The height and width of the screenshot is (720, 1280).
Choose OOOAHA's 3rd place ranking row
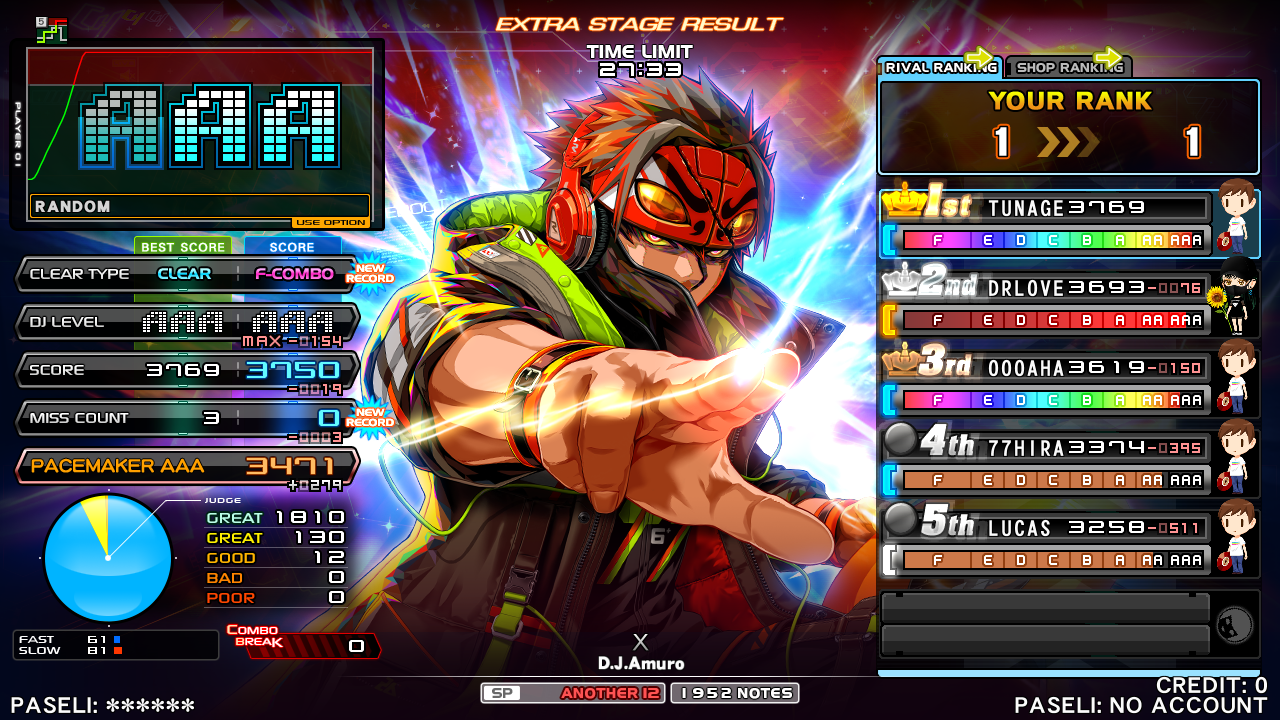(x=1045, y=383)
